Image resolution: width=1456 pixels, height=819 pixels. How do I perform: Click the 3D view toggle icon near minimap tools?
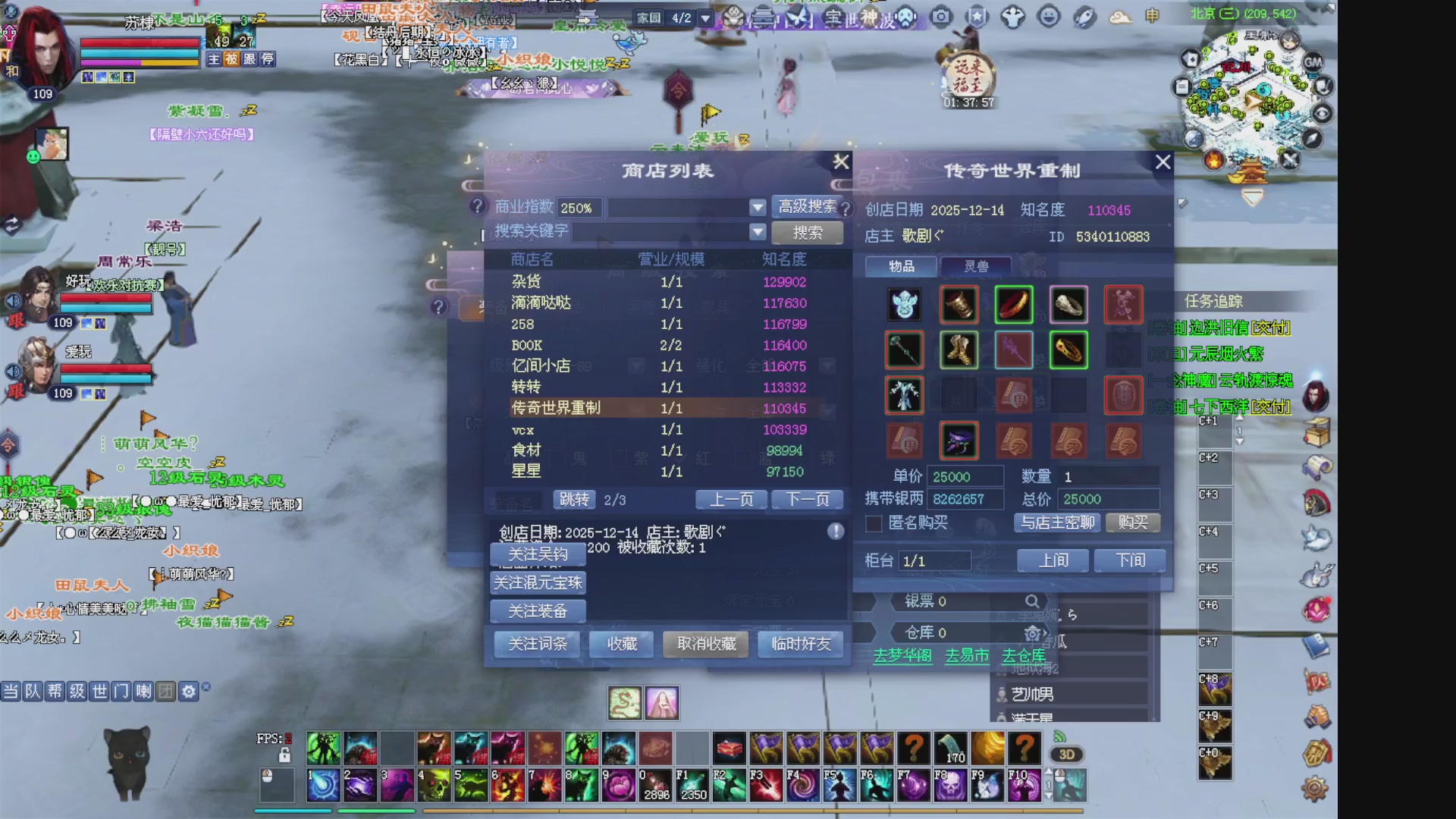1067,754
